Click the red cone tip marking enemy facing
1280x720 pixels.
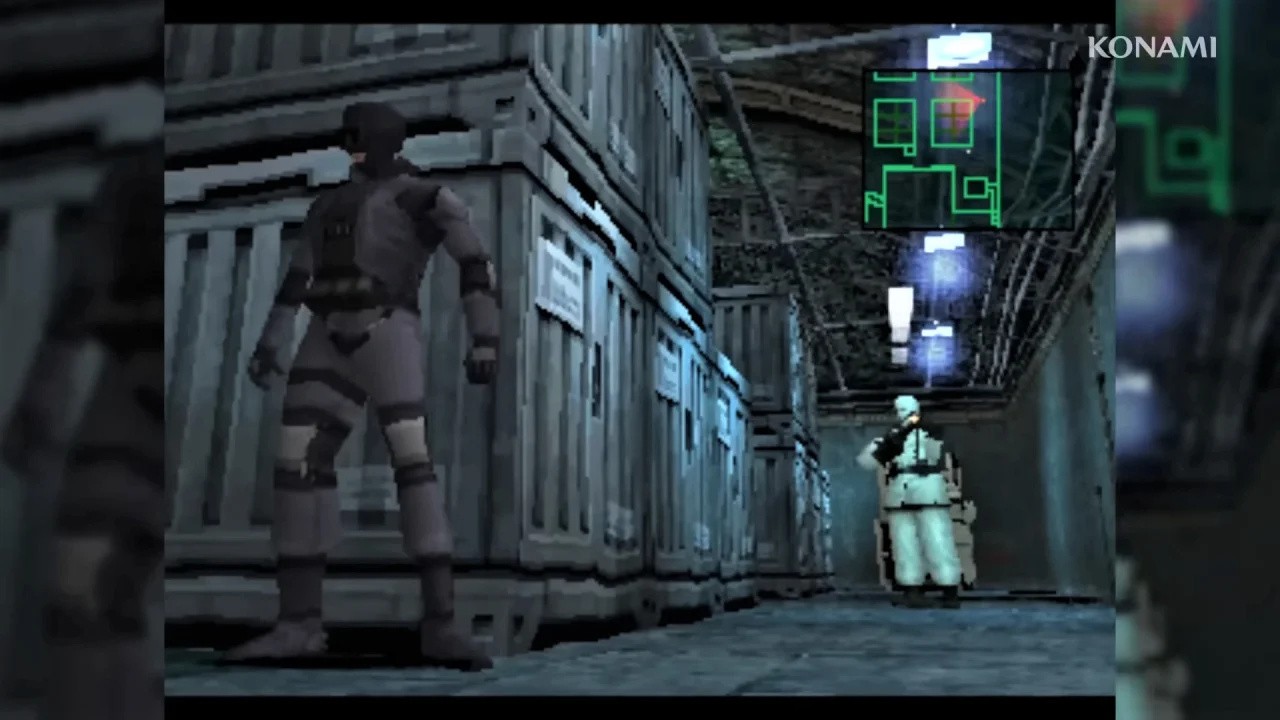tap(983, 100)
